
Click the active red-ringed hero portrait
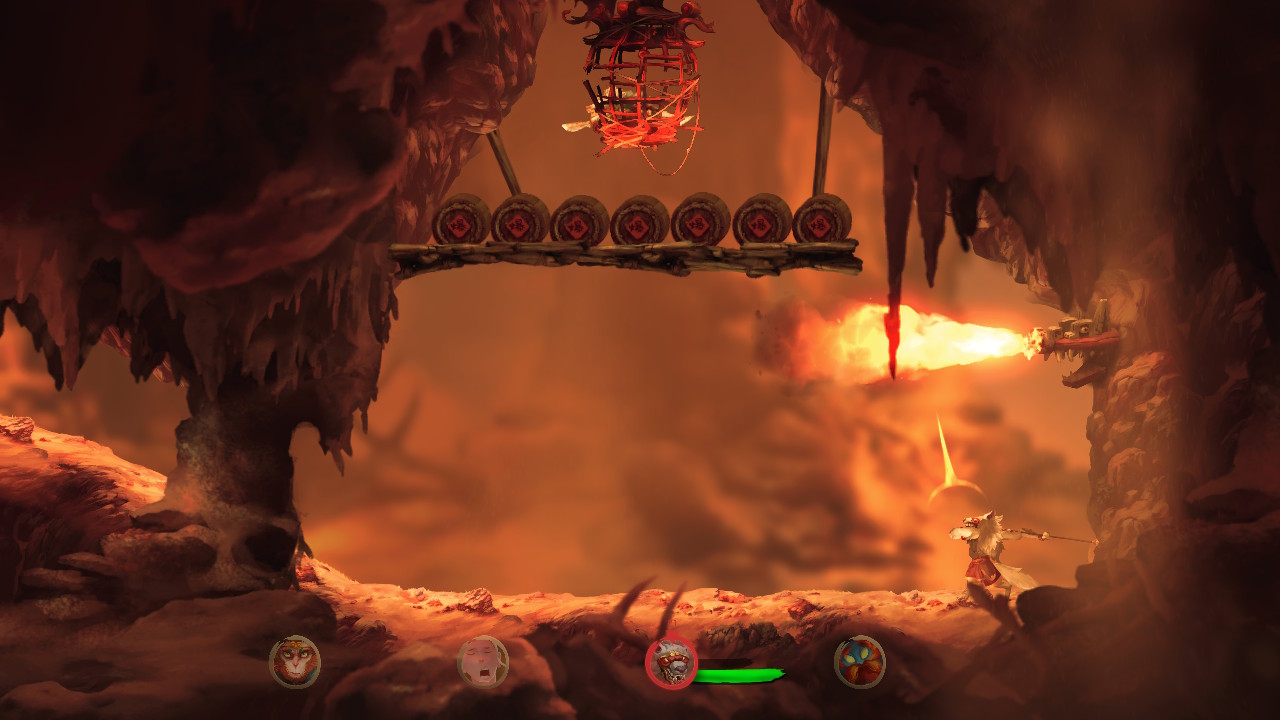click(671, 663)
